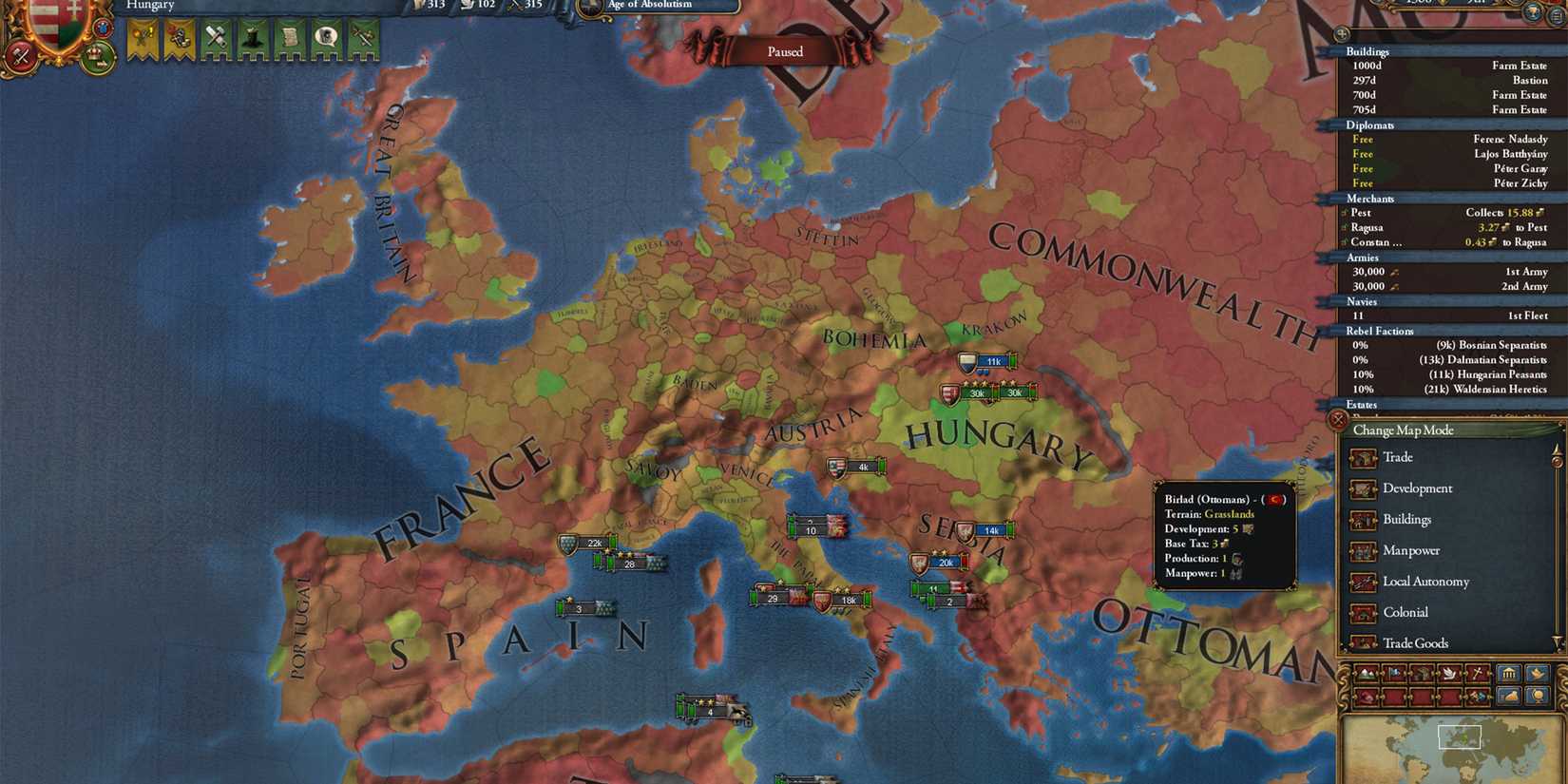This screenshot has height=784, width=1568.
Task: Select Free next to Ferenc Nadasdy diplomat
Action: click(x=1362, y=139)
